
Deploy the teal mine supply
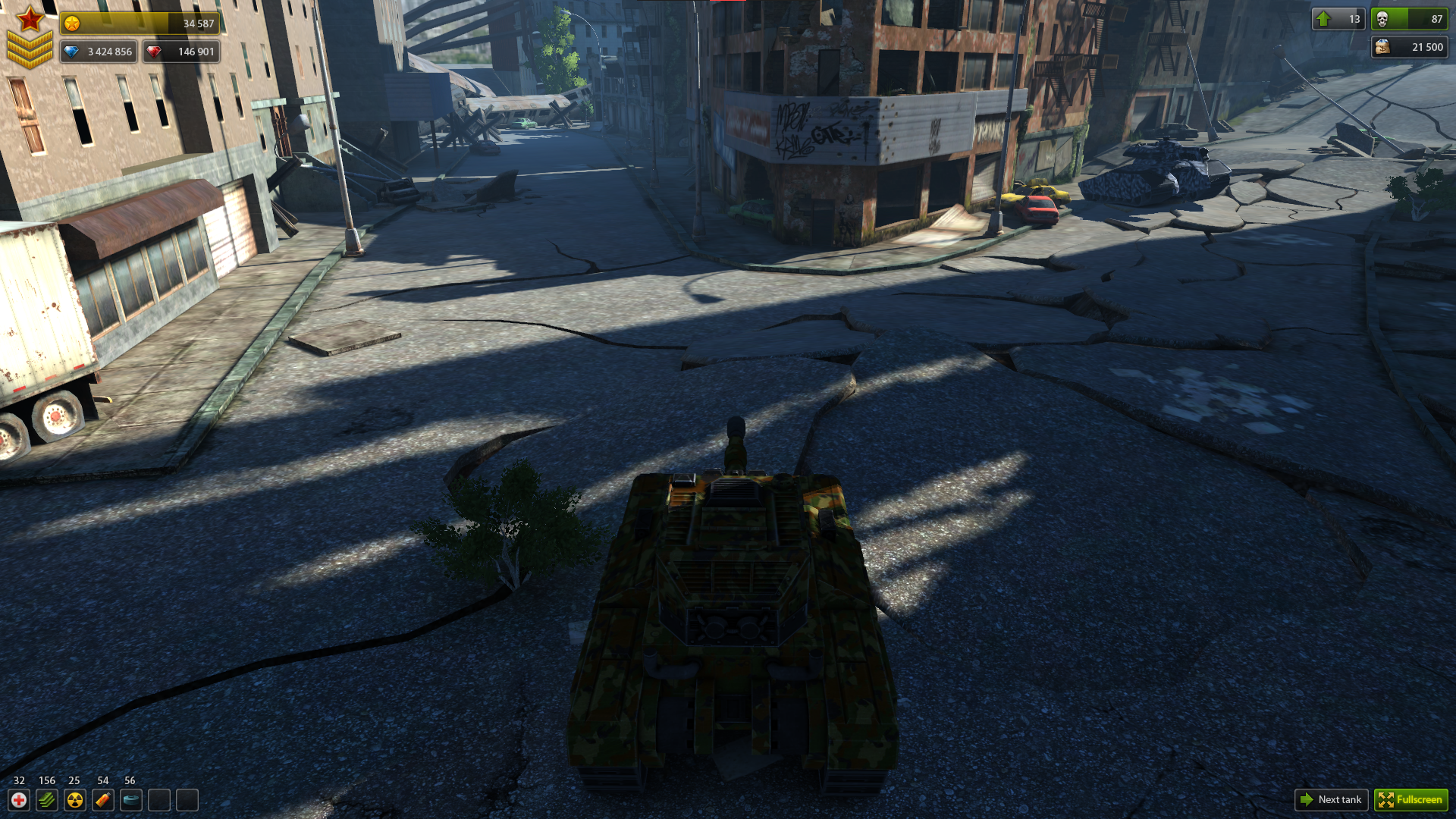tap(131, 800)
